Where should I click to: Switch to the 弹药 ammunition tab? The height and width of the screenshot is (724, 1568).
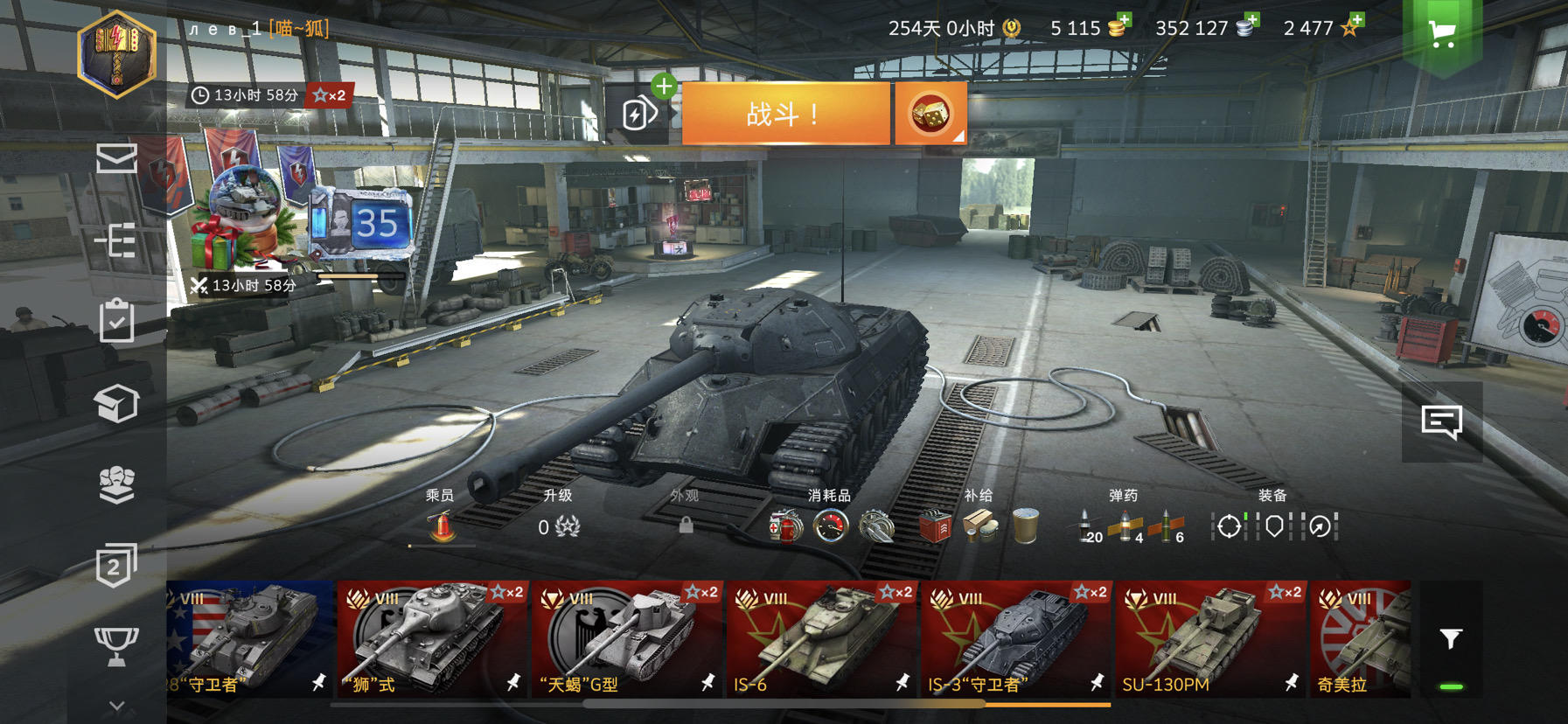click(1122, 496)
